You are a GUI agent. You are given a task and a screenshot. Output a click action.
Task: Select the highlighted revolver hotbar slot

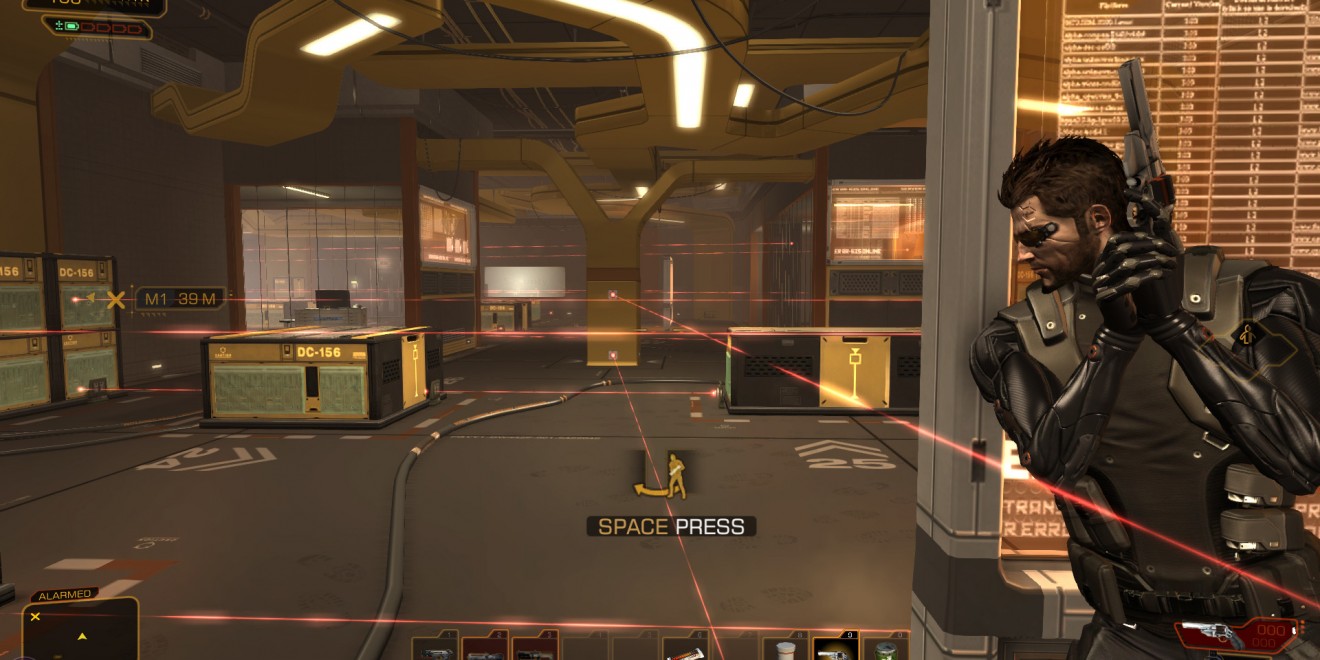[835, 648]
